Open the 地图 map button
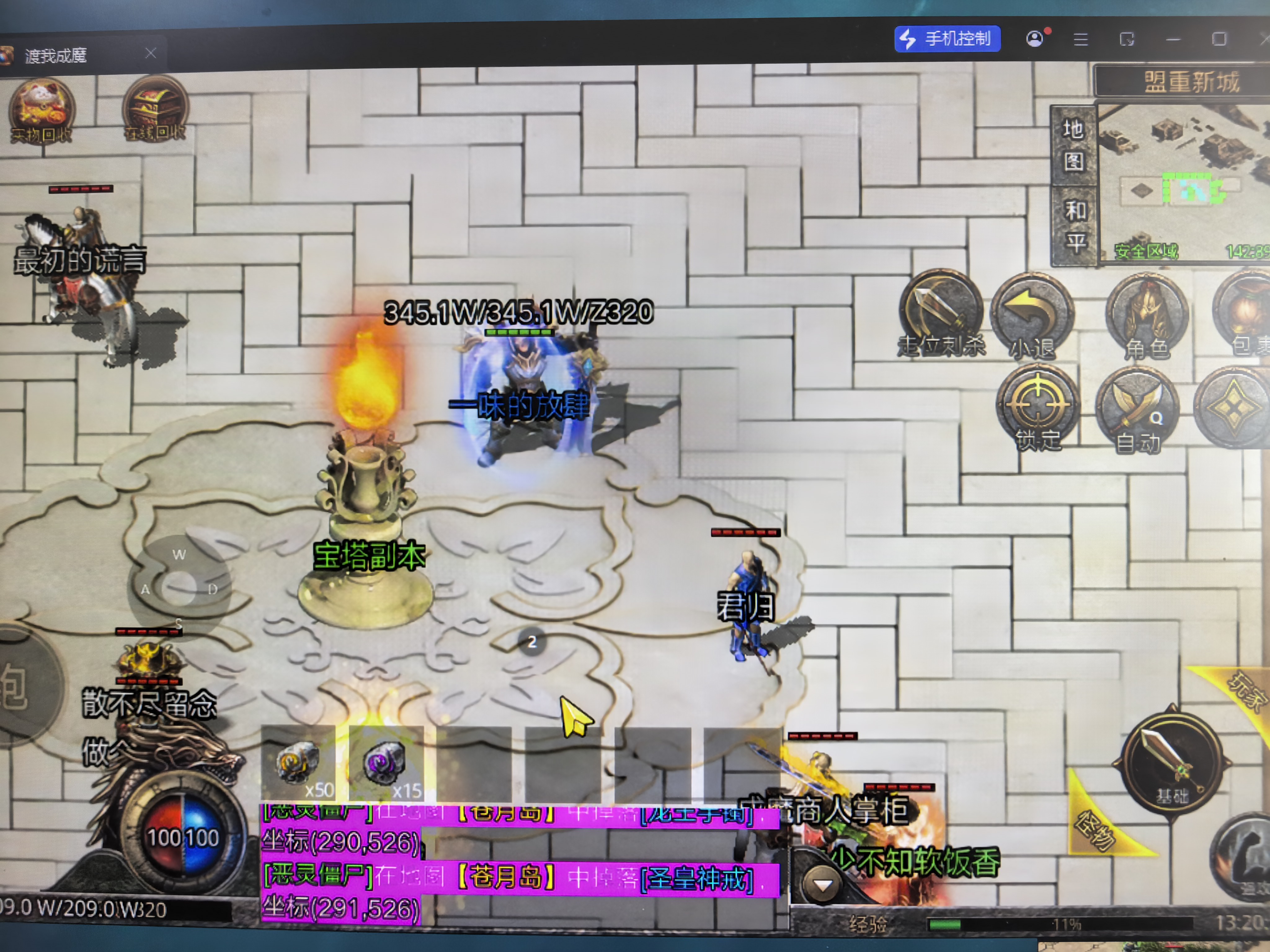Image resolution: width=1270 pixels, height=952 pixels. [1072, 145]
